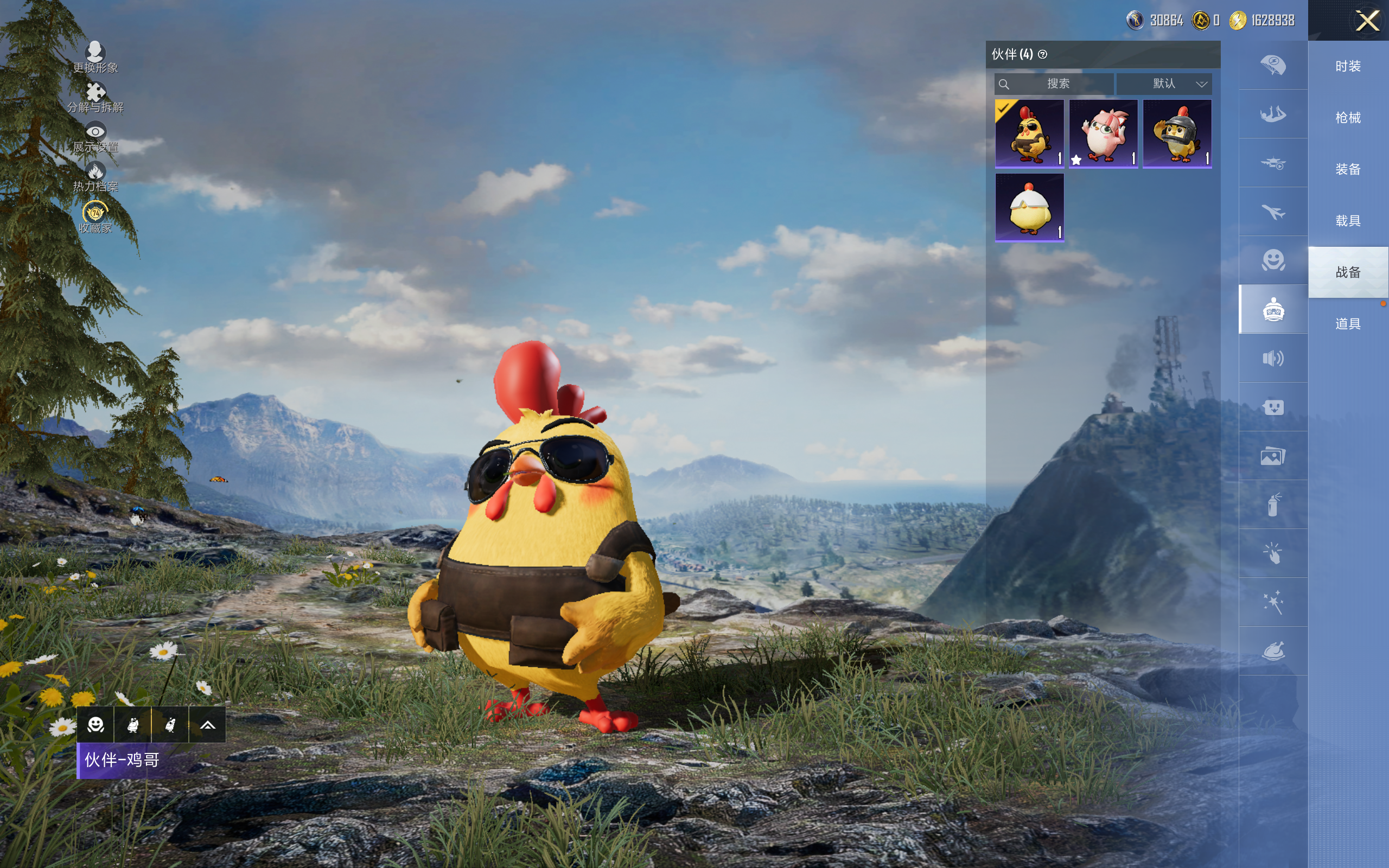This screenshot has height=868, width=1389.
Task: Open the 枪械 category tab
Action: [1348, 118]
